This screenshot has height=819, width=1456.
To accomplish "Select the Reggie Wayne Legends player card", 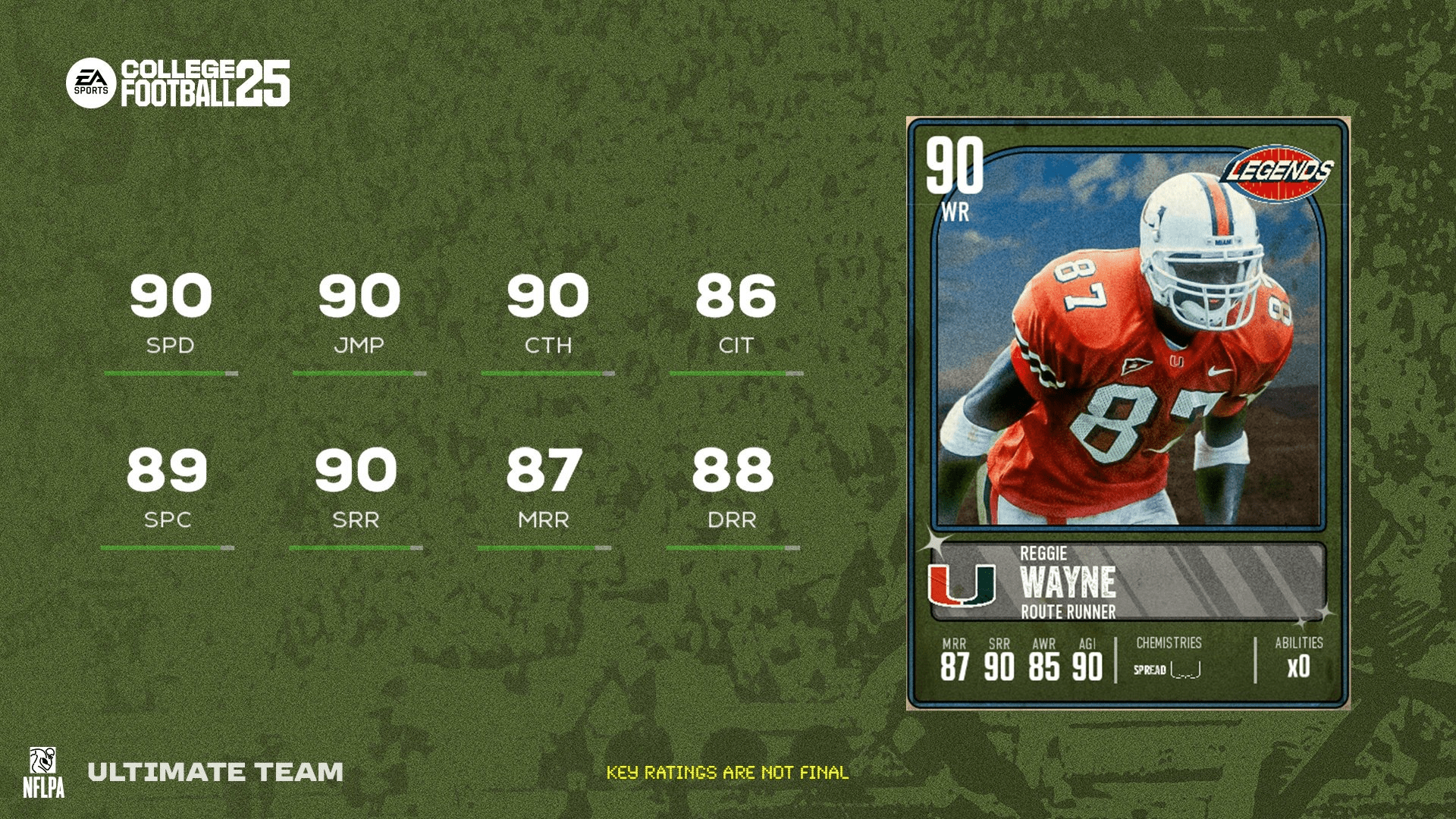I will click(x=1128, y=413).
